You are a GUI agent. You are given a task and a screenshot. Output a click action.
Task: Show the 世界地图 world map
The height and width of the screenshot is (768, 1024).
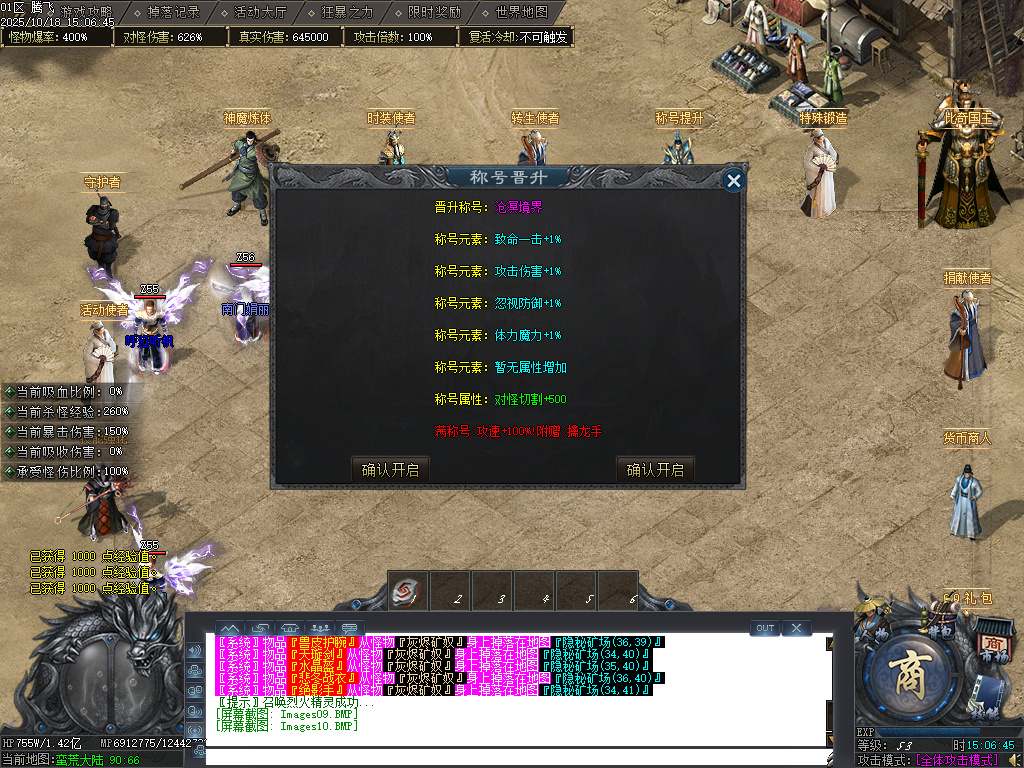[521, 13]
